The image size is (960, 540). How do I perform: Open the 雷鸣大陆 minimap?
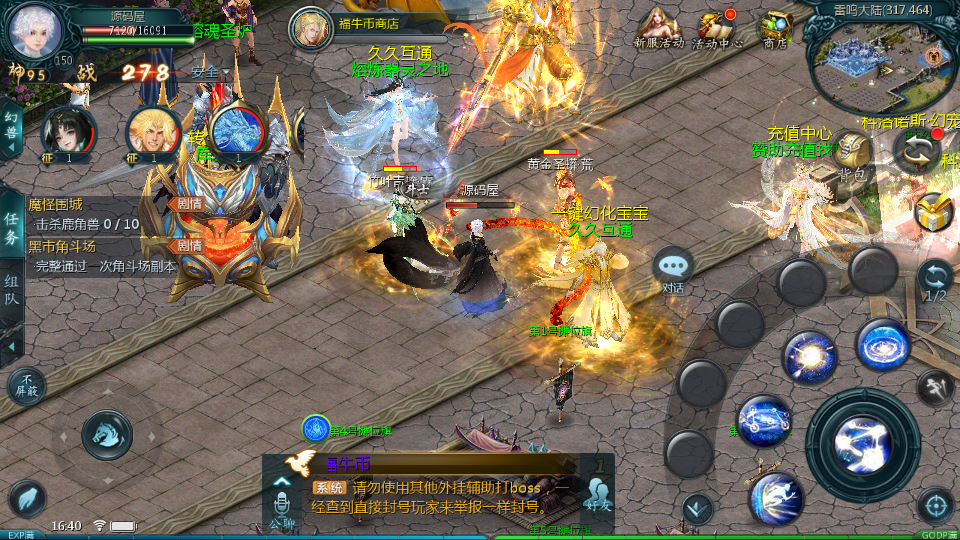[x=880, y=62]
